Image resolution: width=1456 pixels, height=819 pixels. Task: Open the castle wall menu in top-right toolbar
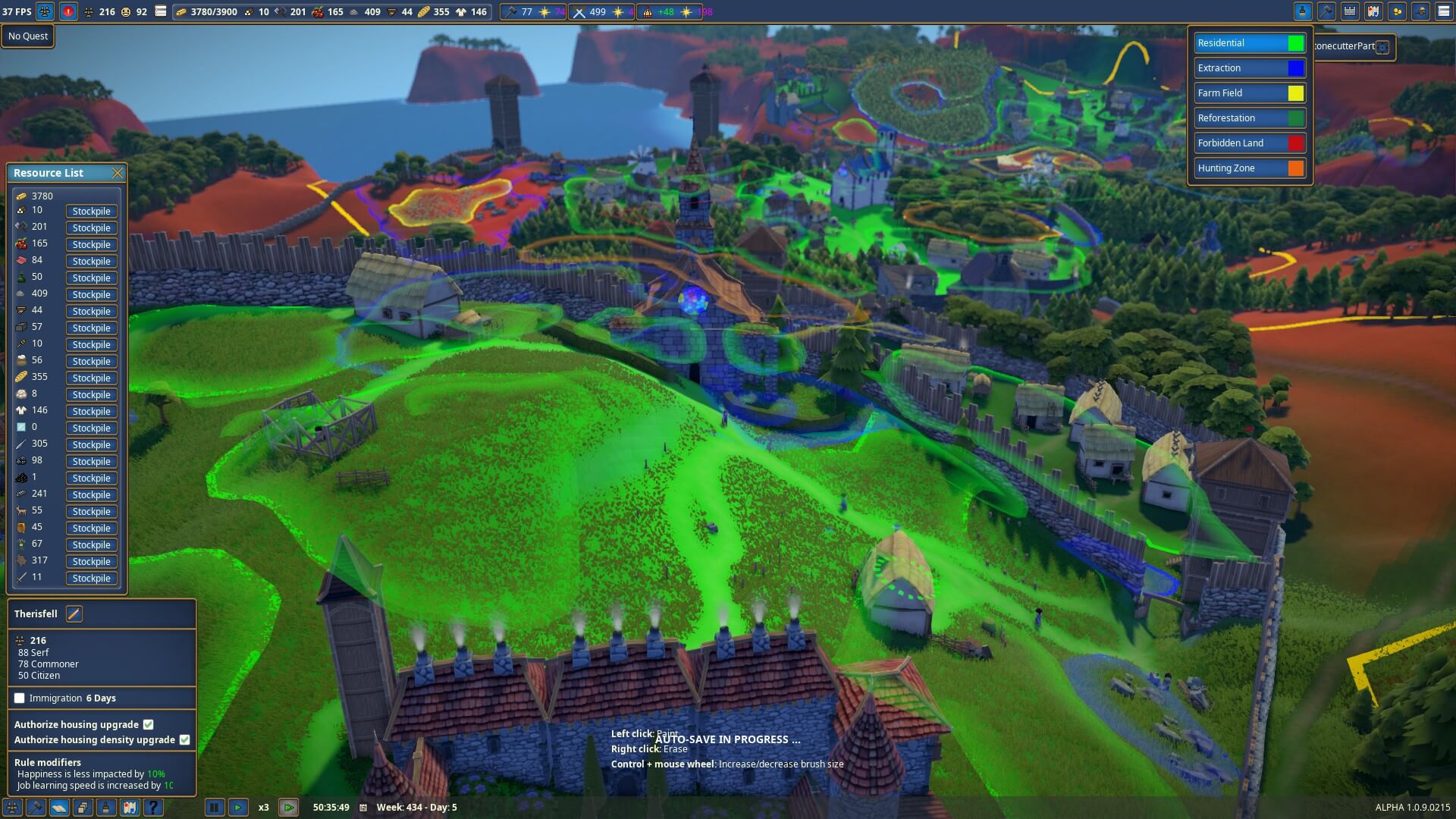click(1350, 11)
